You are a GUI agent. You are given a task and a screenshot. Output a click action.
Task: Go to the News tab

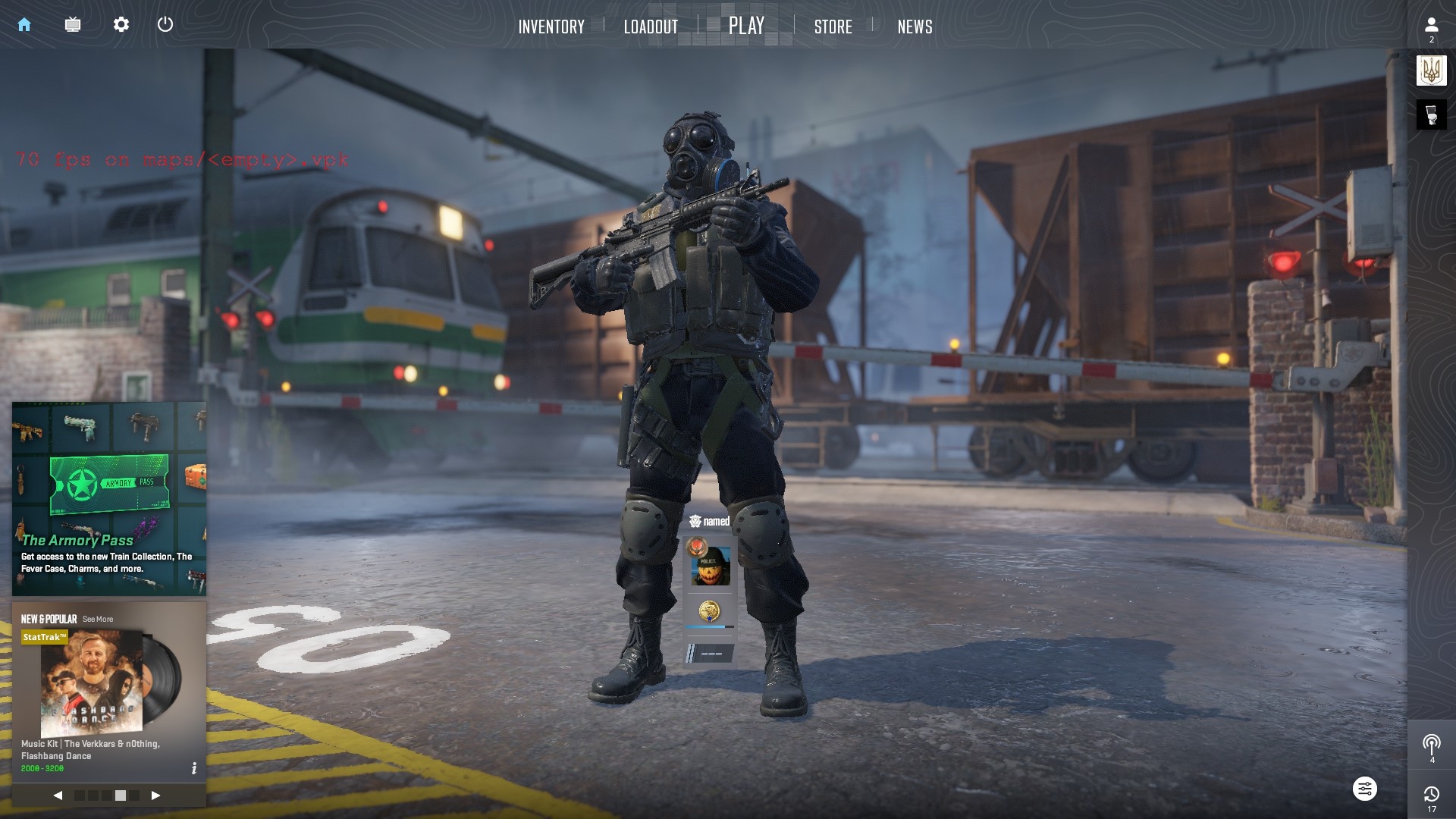coord(915,27)
